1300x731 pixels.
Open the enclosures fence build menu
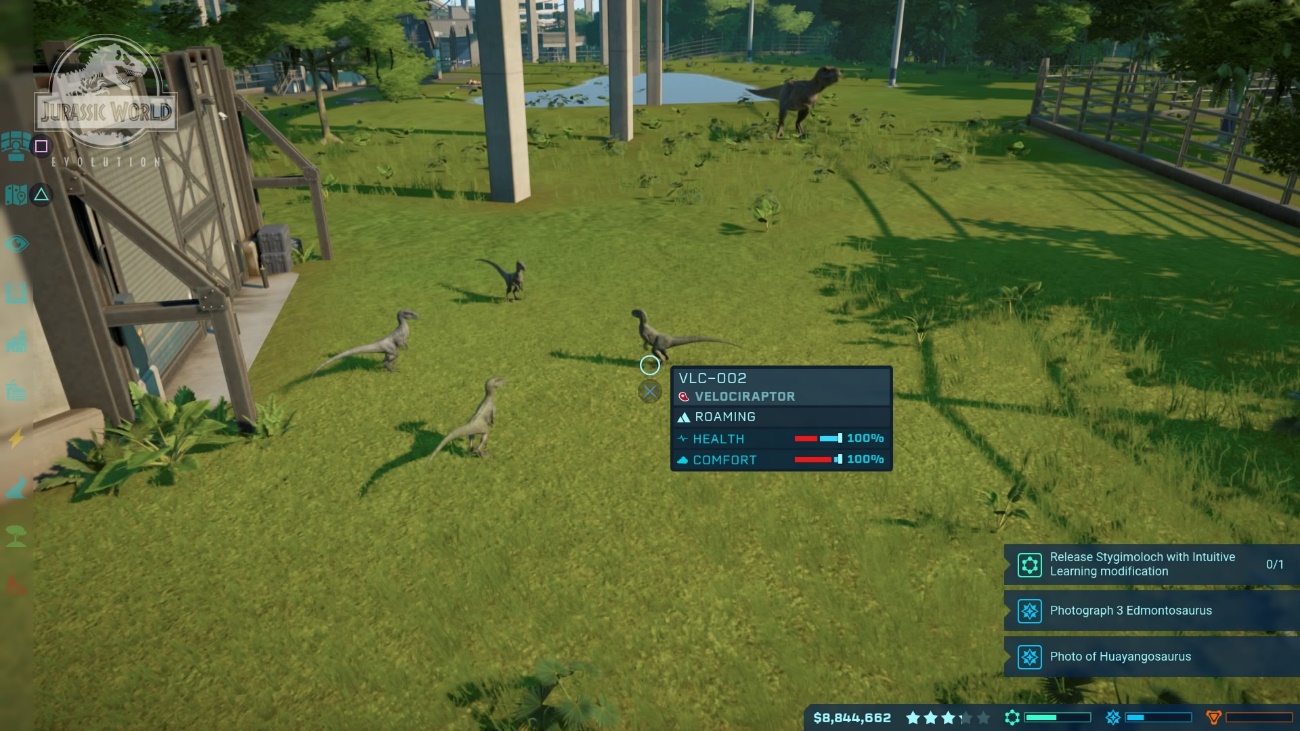[16, 293]
